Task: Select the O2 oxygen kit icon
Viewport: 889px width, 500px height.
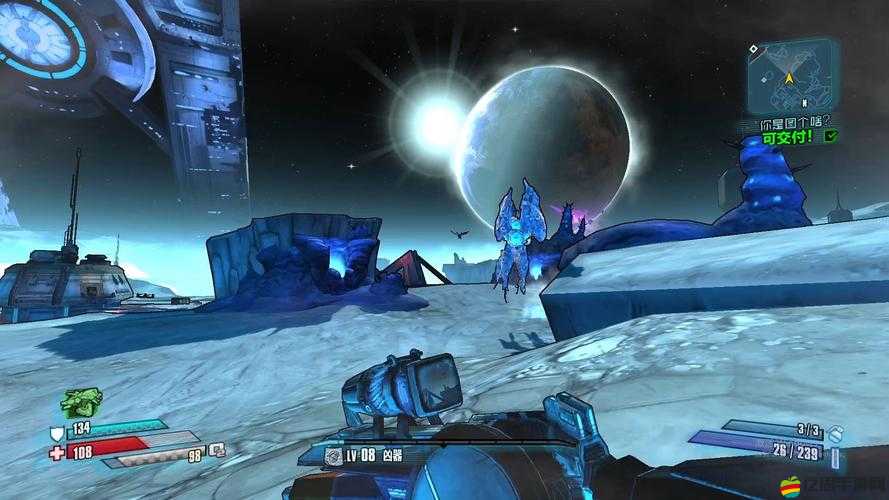Action: [x=217, y=450]
